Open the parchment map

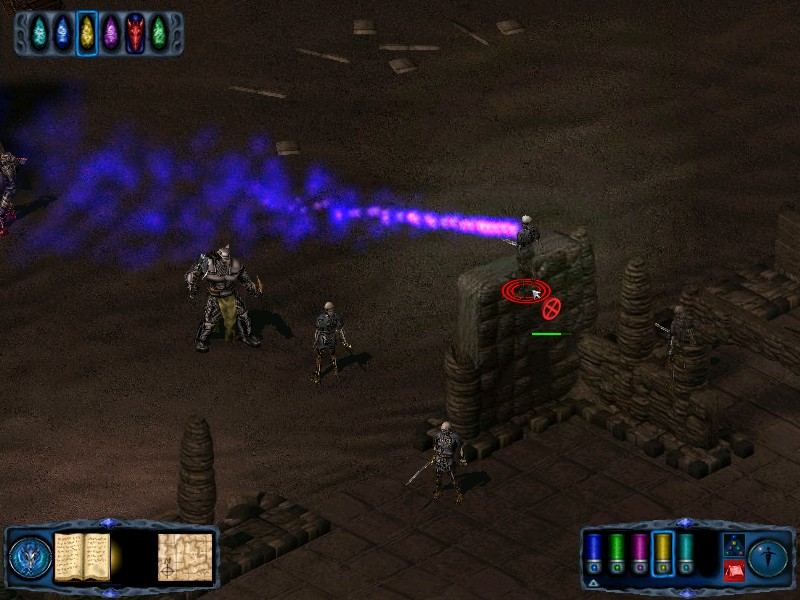click(185, 556)
